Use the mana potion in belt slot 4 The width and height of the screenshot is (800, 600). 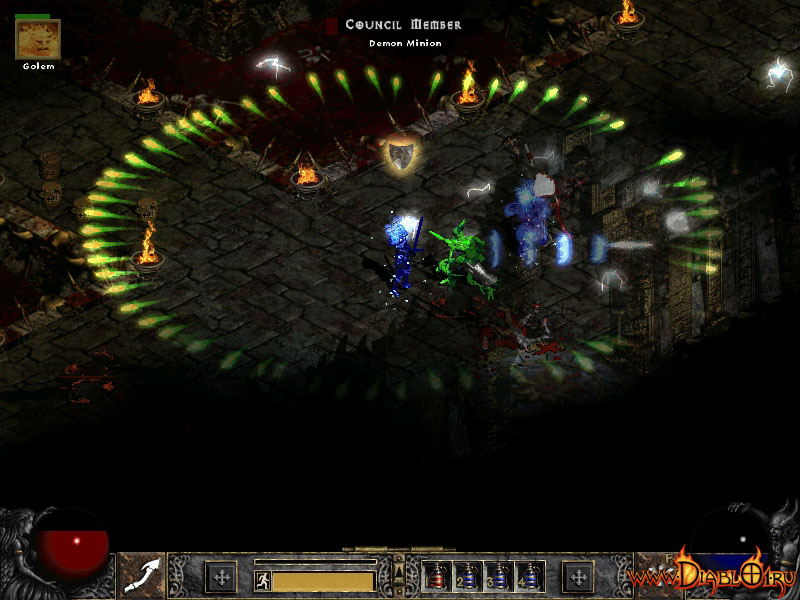click(527, 577)
